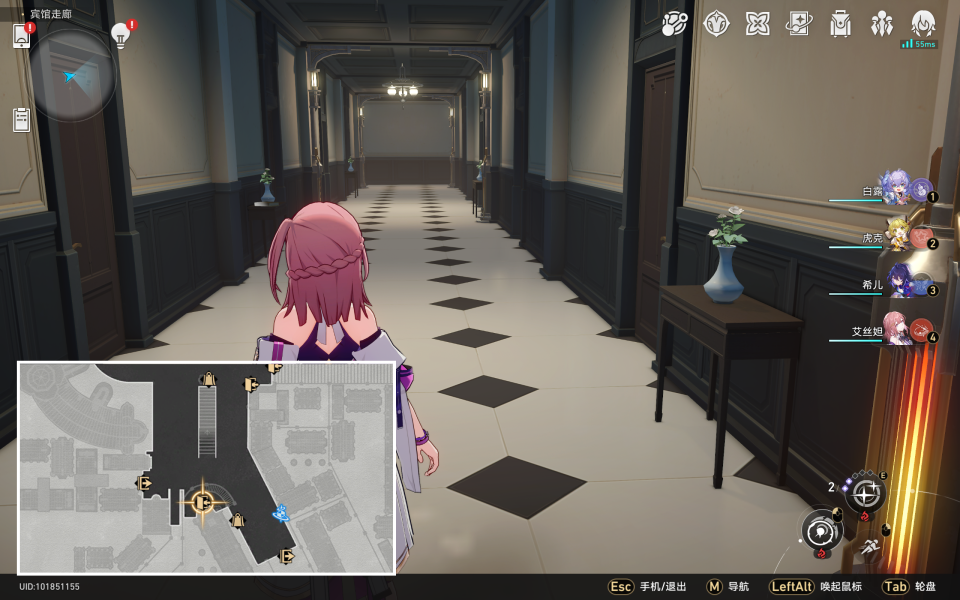Screen dimensions: 960x600
Task: Open the connected-nodes icon in top bar
Action: (x=675, y=23)
